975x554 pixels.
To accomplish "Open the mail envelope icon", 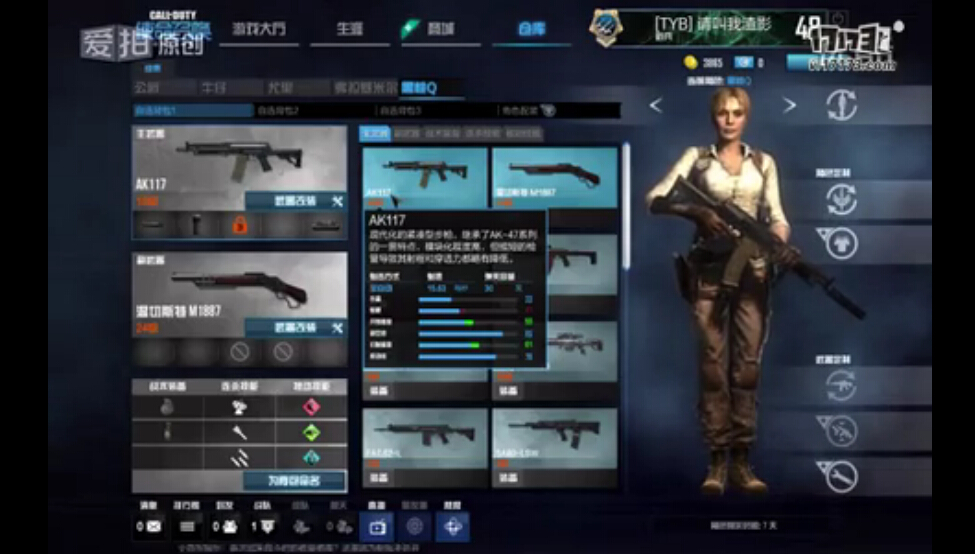I will (154, 526).
